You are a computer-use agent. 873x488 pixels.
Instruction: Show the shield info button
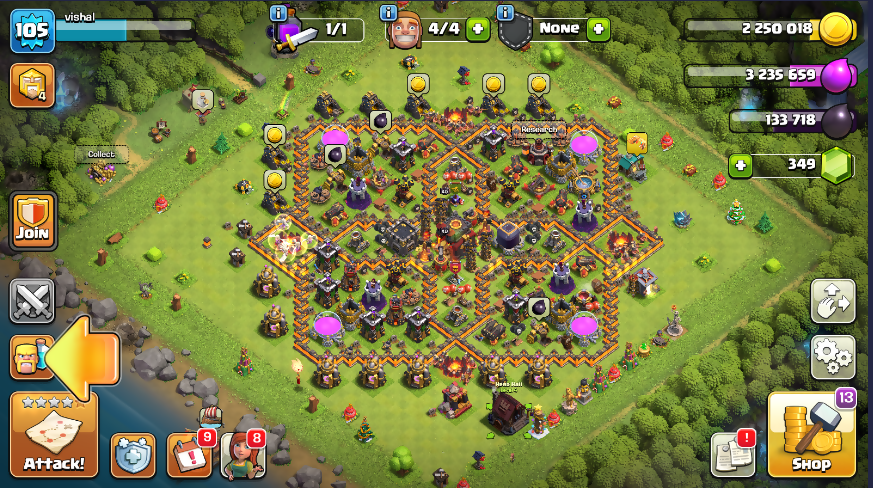pos(505,12)
